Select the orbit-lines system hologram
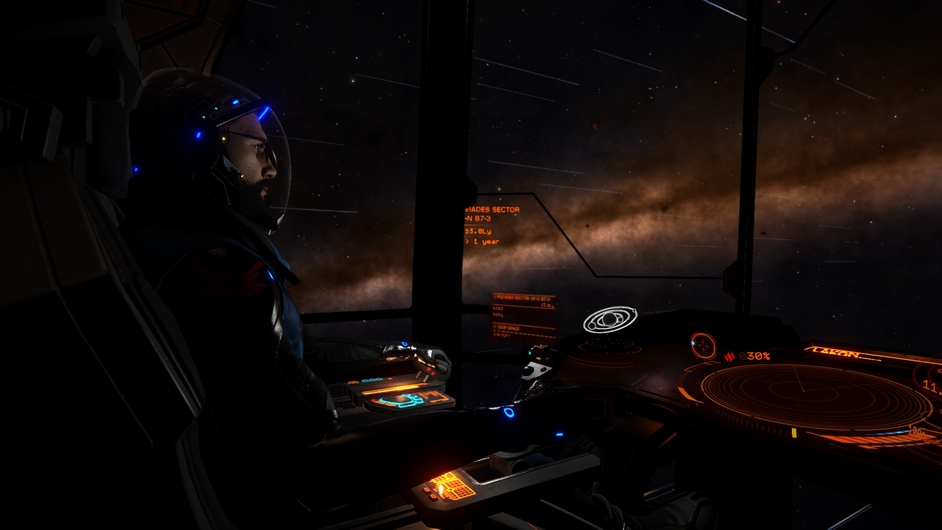Screen dimensions: 942x530 tap(610, 320)
